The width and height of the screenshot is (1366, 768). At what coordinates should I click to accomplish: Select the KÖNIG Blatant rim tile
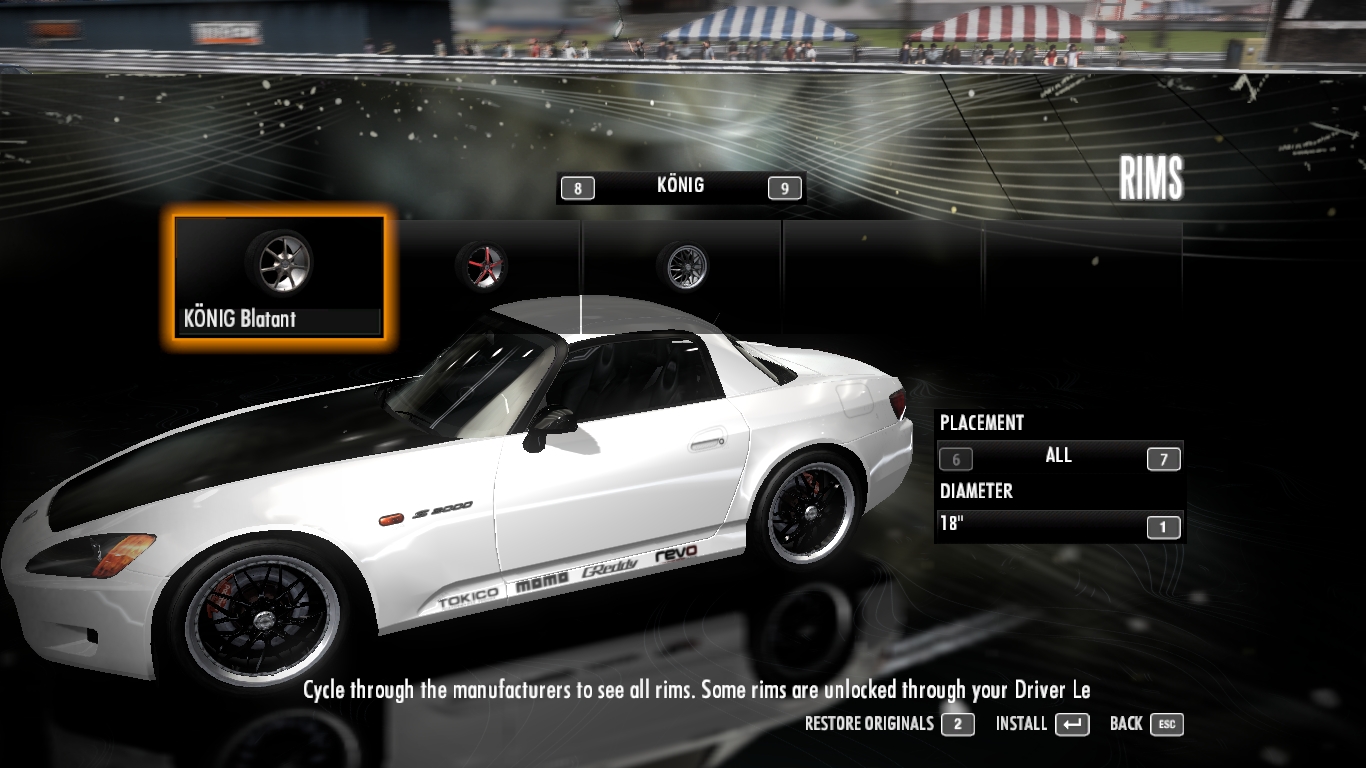279,277
